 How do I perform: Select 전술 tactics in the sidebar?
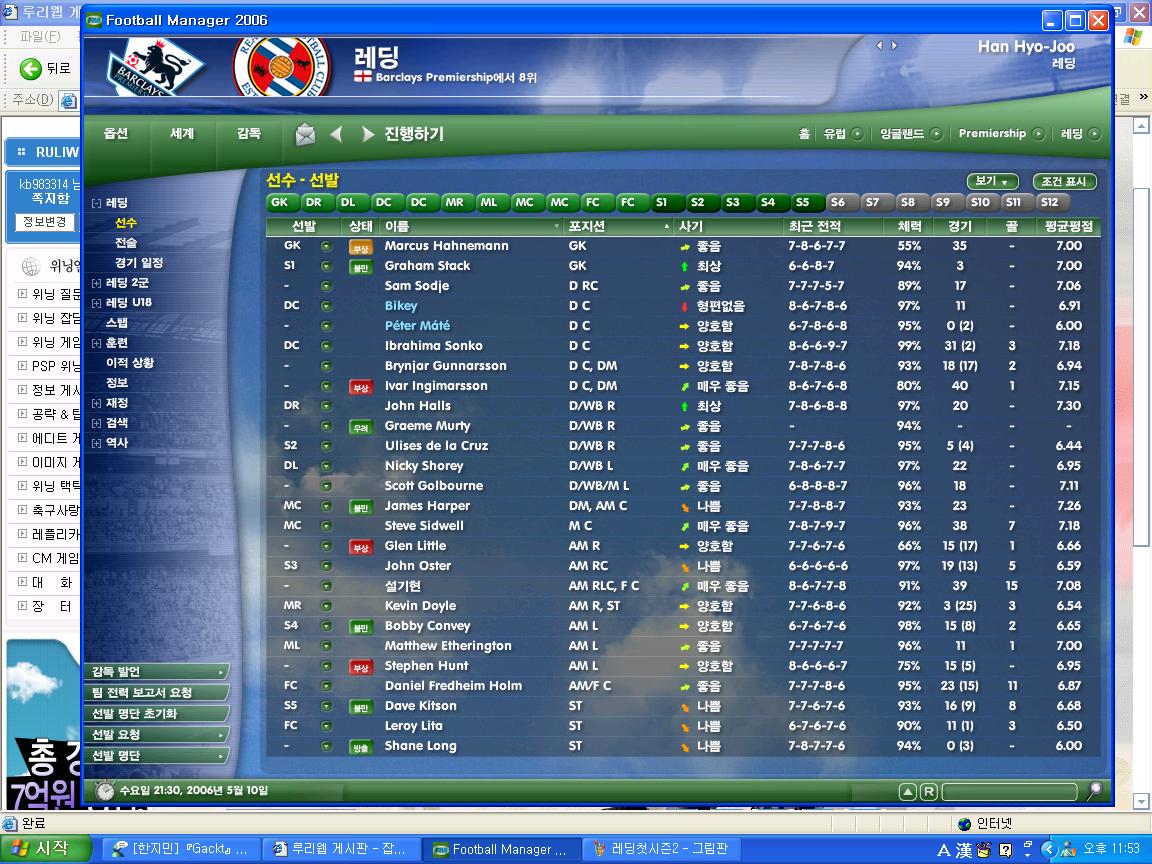pos(126,243)
